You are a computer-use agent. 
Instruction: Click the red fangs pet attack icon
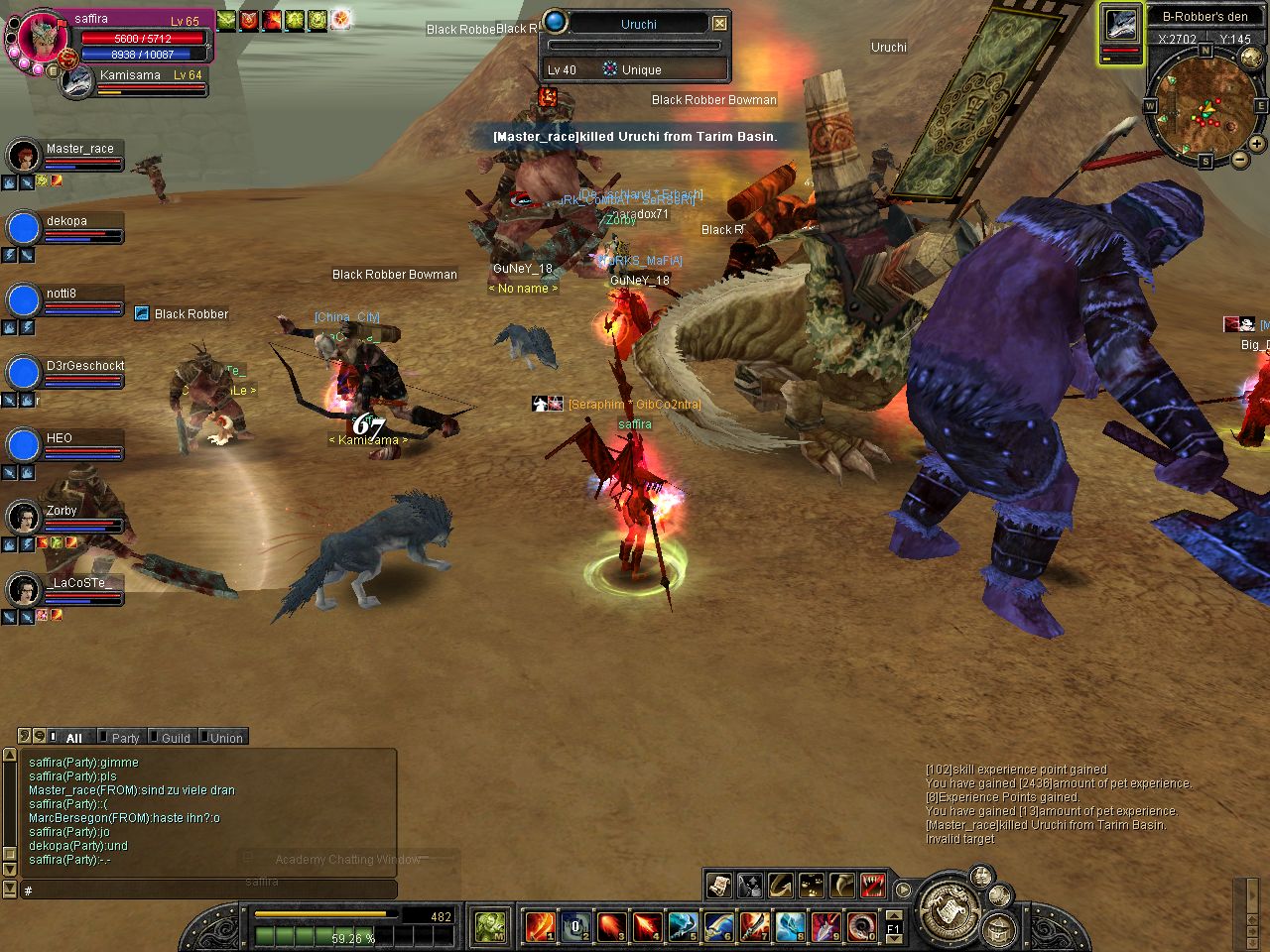(873, 884)
